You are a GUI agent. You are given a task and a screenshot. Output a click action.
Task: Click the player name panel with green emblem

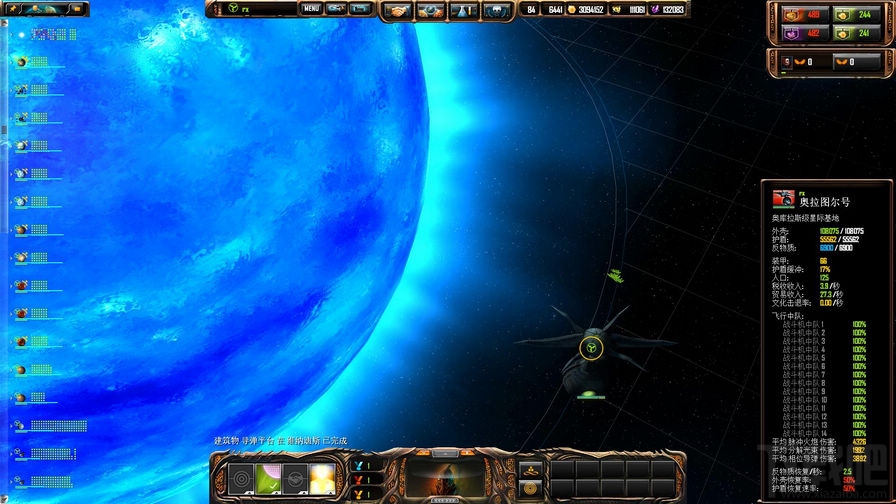click(x=250, y=9)
